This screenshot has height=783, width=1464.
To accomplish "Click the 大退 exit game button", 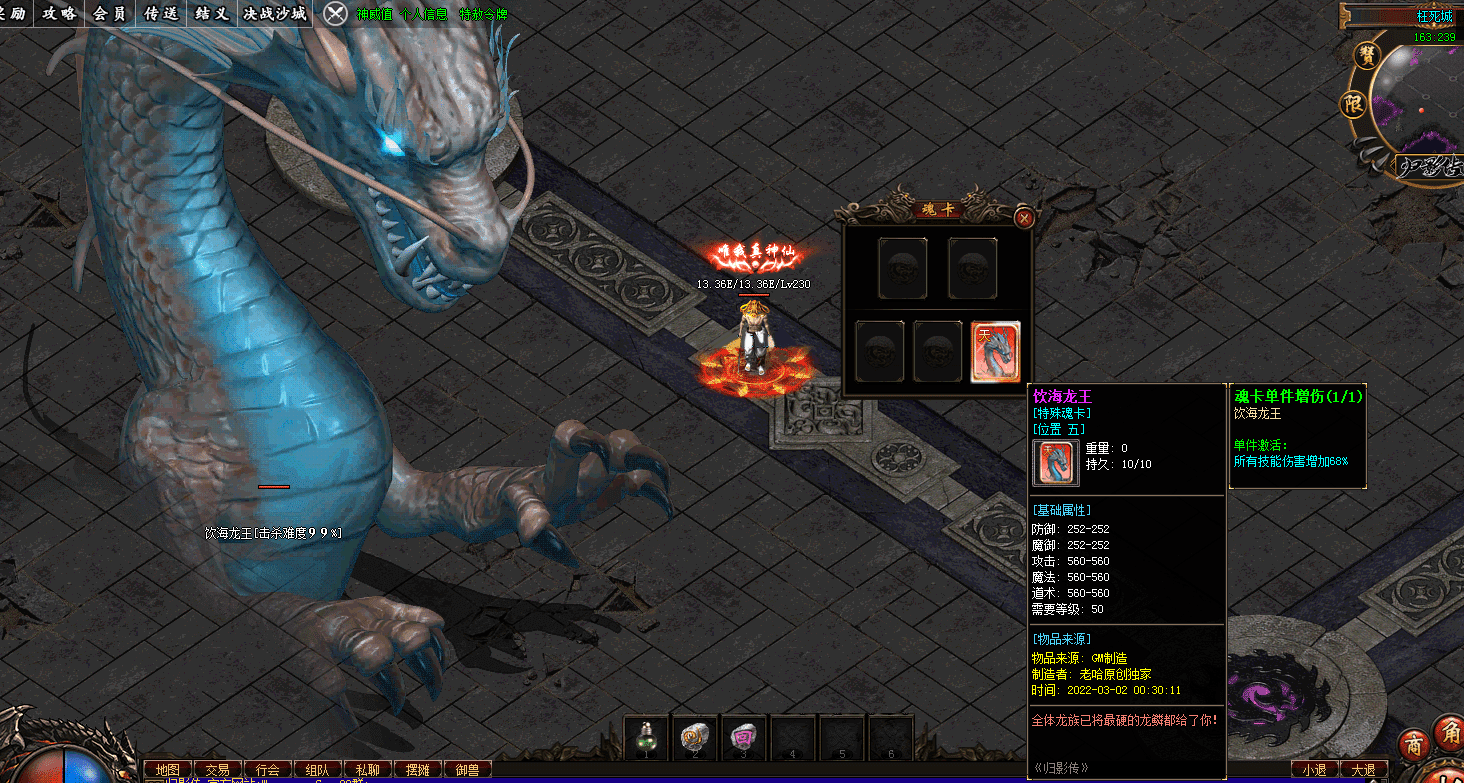I will pos(1363,770).
